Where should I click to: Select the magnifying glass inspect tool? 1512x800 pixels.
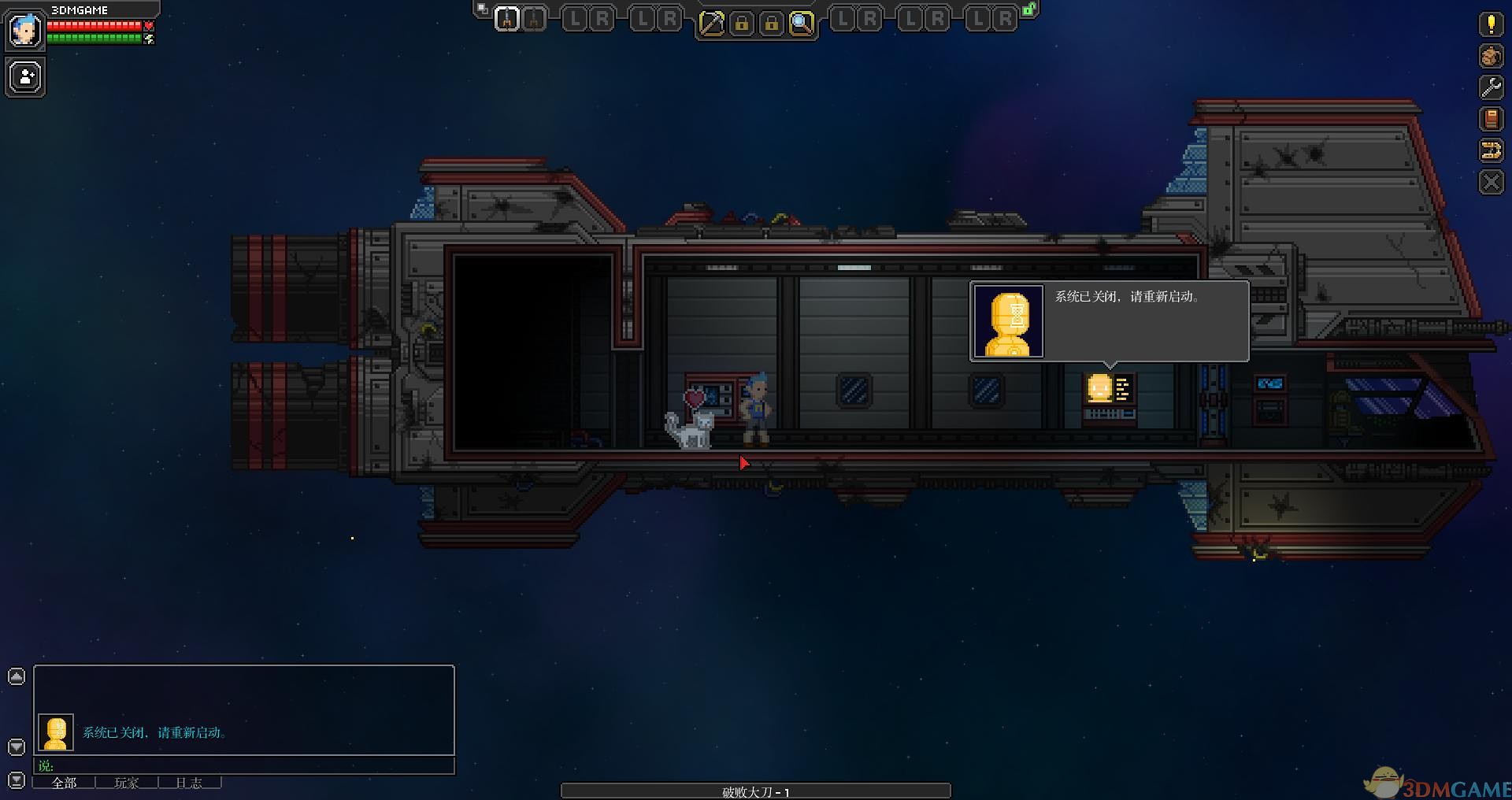[x=802, y=24]
